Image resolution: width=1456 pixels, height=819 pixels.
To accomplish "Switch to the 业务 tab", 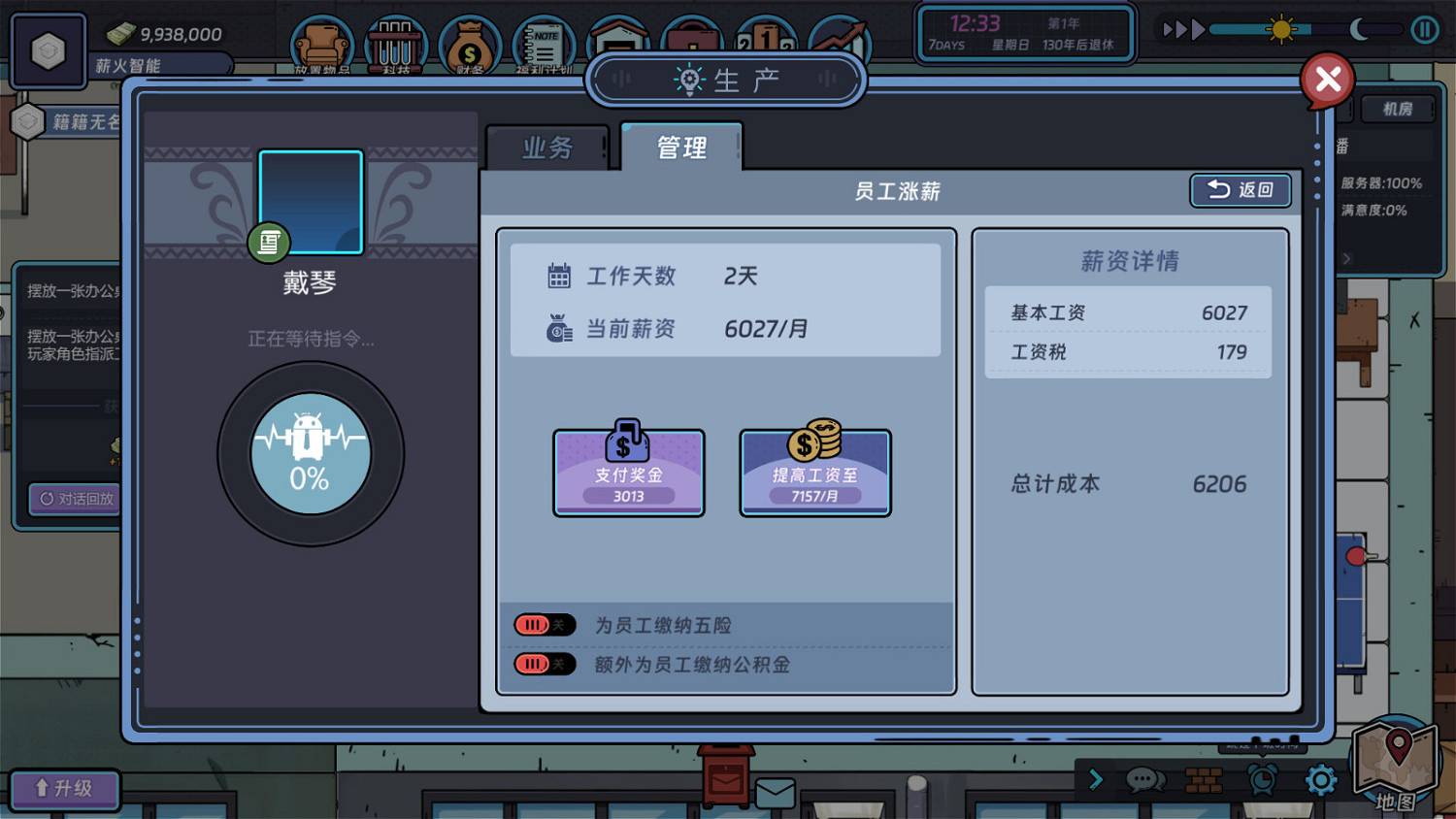I will (548, 147).
